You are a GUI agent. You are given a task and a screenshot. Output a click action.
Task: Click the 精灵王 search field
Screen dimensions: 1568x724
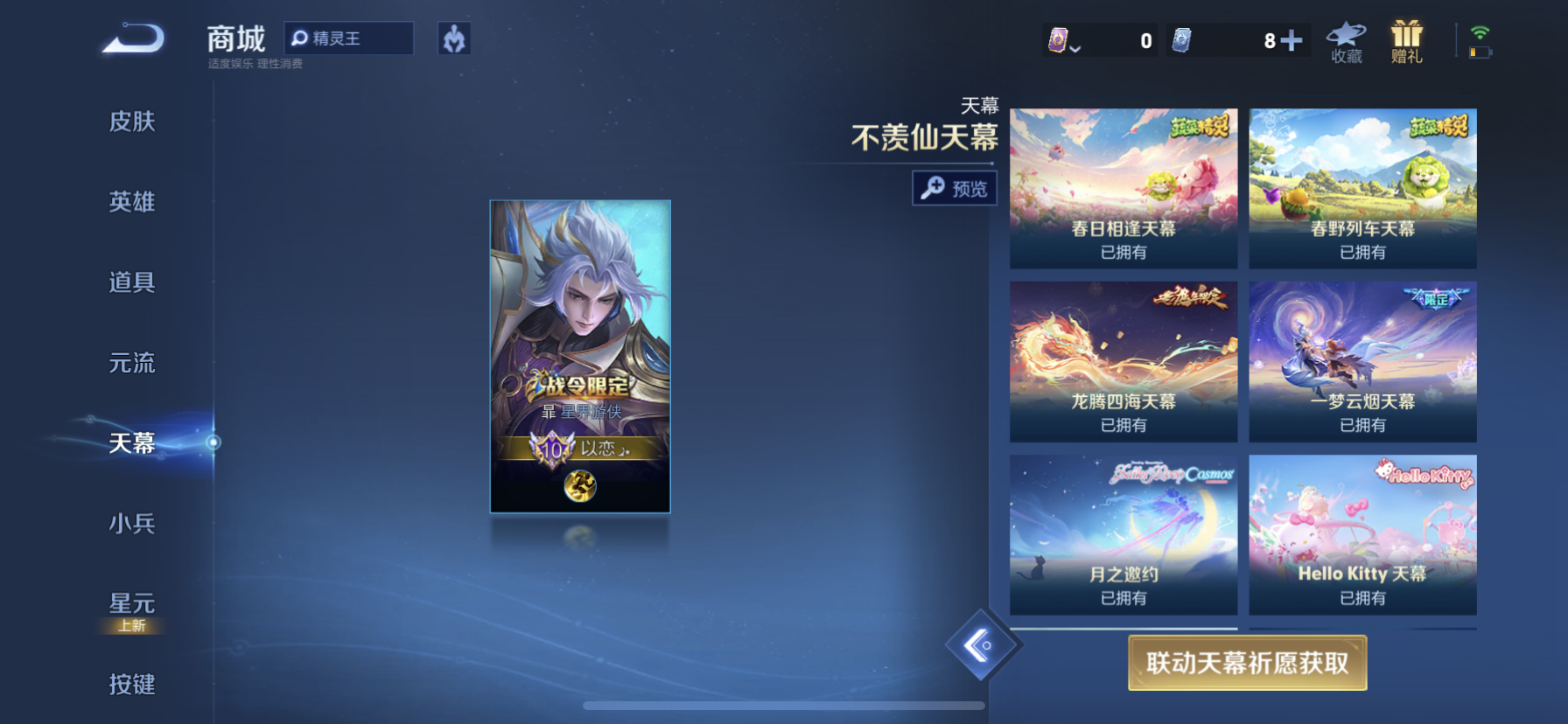348,38
